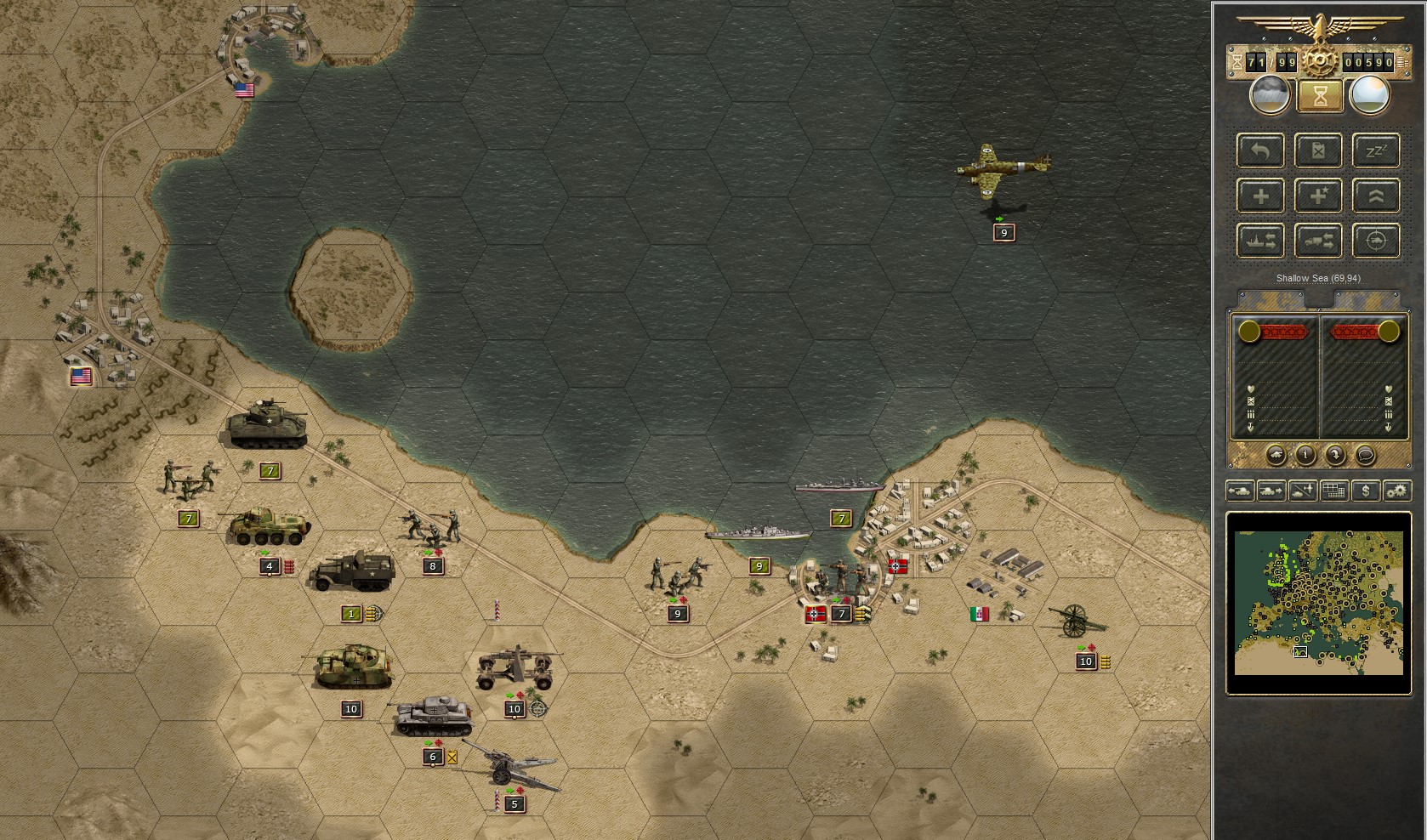Screen dimensions: 1427x840
Task: Select previous unit with left tank arrow
Action: pos(1240,491)
